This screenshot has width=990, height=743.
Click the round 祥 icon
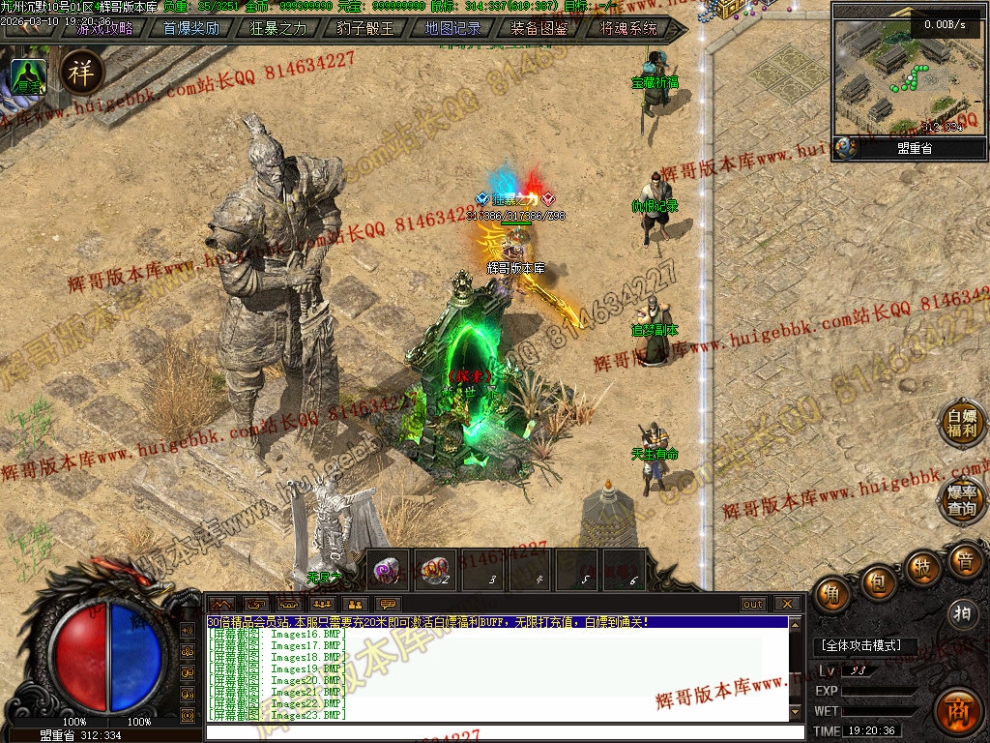82,71
